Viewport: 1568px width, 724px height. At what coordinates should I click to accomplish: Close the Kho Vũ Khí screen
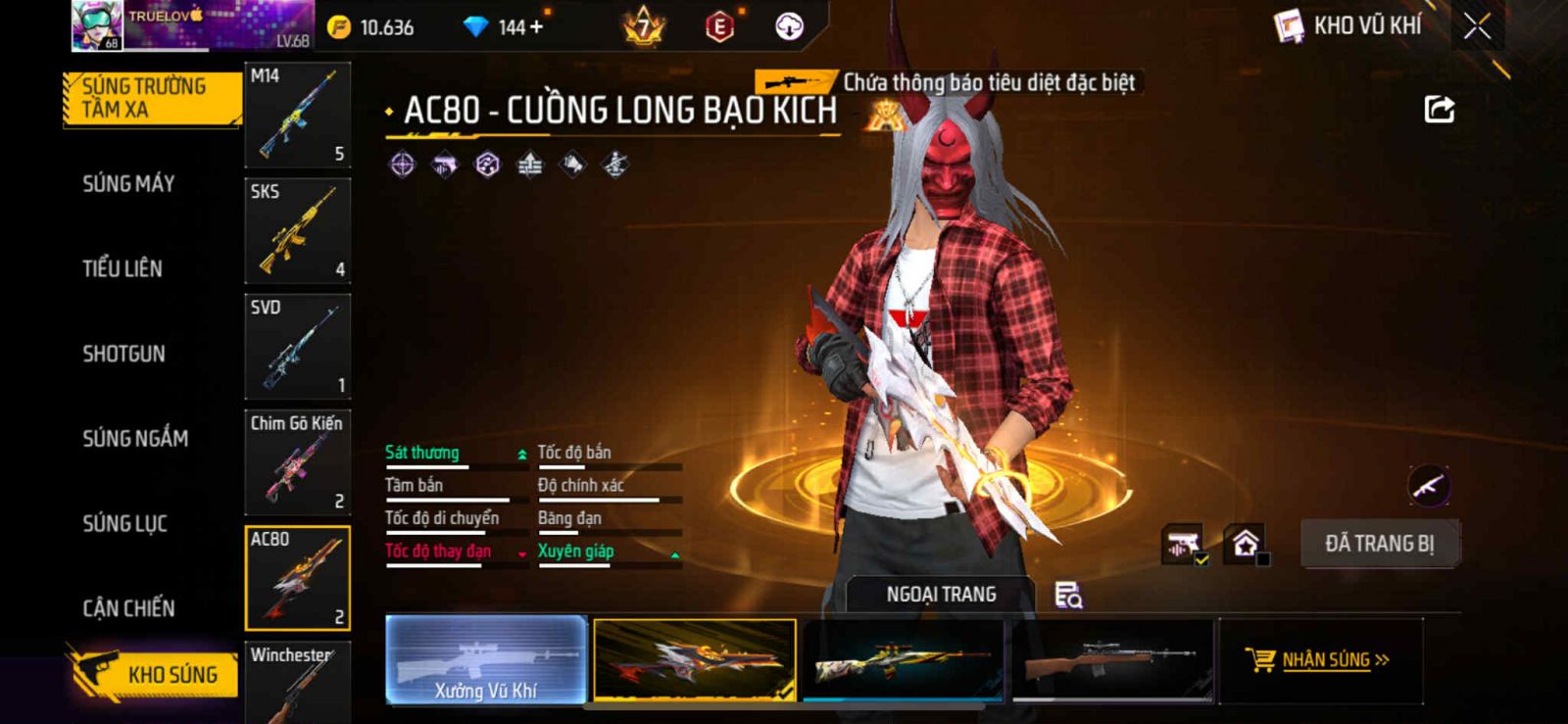[x=1477, y=26]
